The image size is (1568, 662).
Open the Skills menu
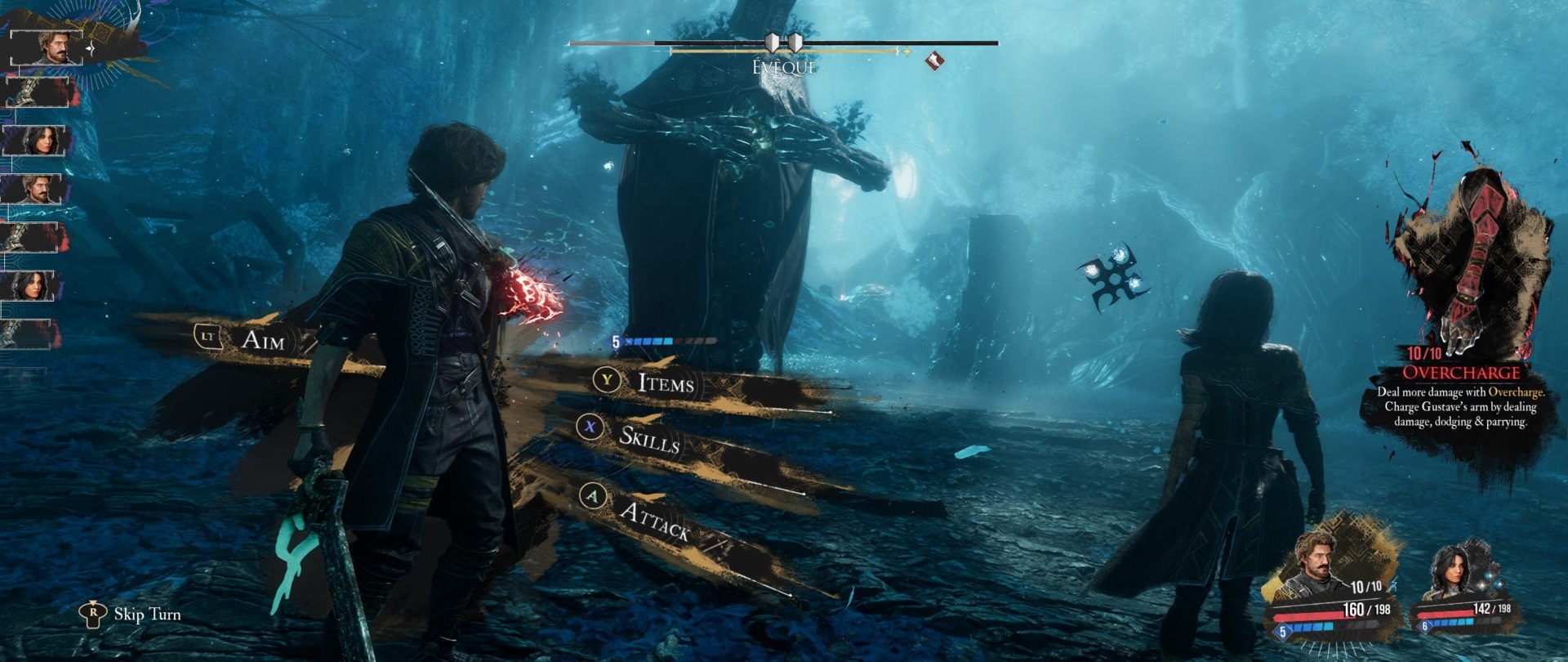[x=648, y=439]
